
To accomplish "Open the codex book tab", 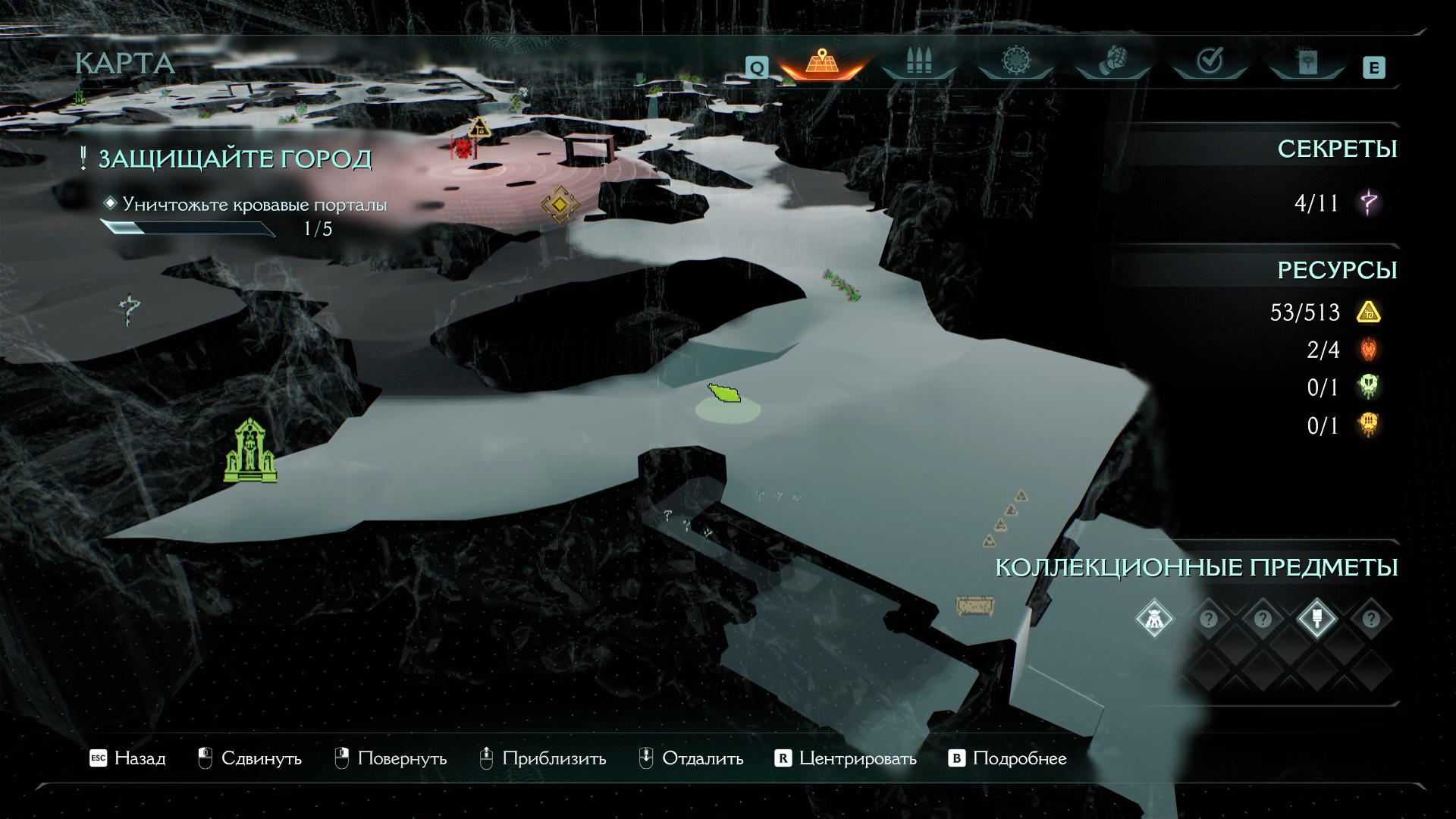I will click(1306, 62).
